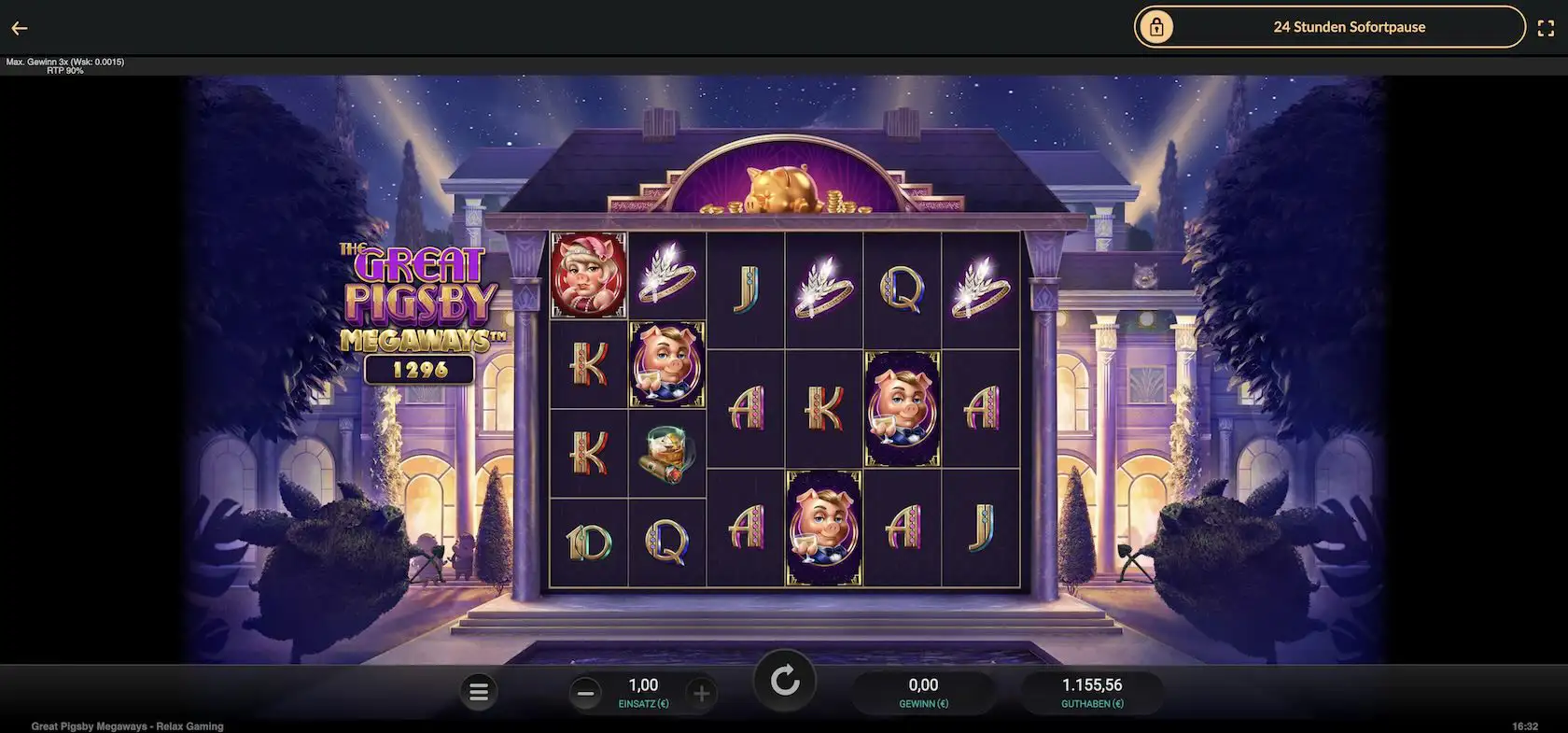
Task: Decrease the bet with the minus button
Action: point(586,693)
